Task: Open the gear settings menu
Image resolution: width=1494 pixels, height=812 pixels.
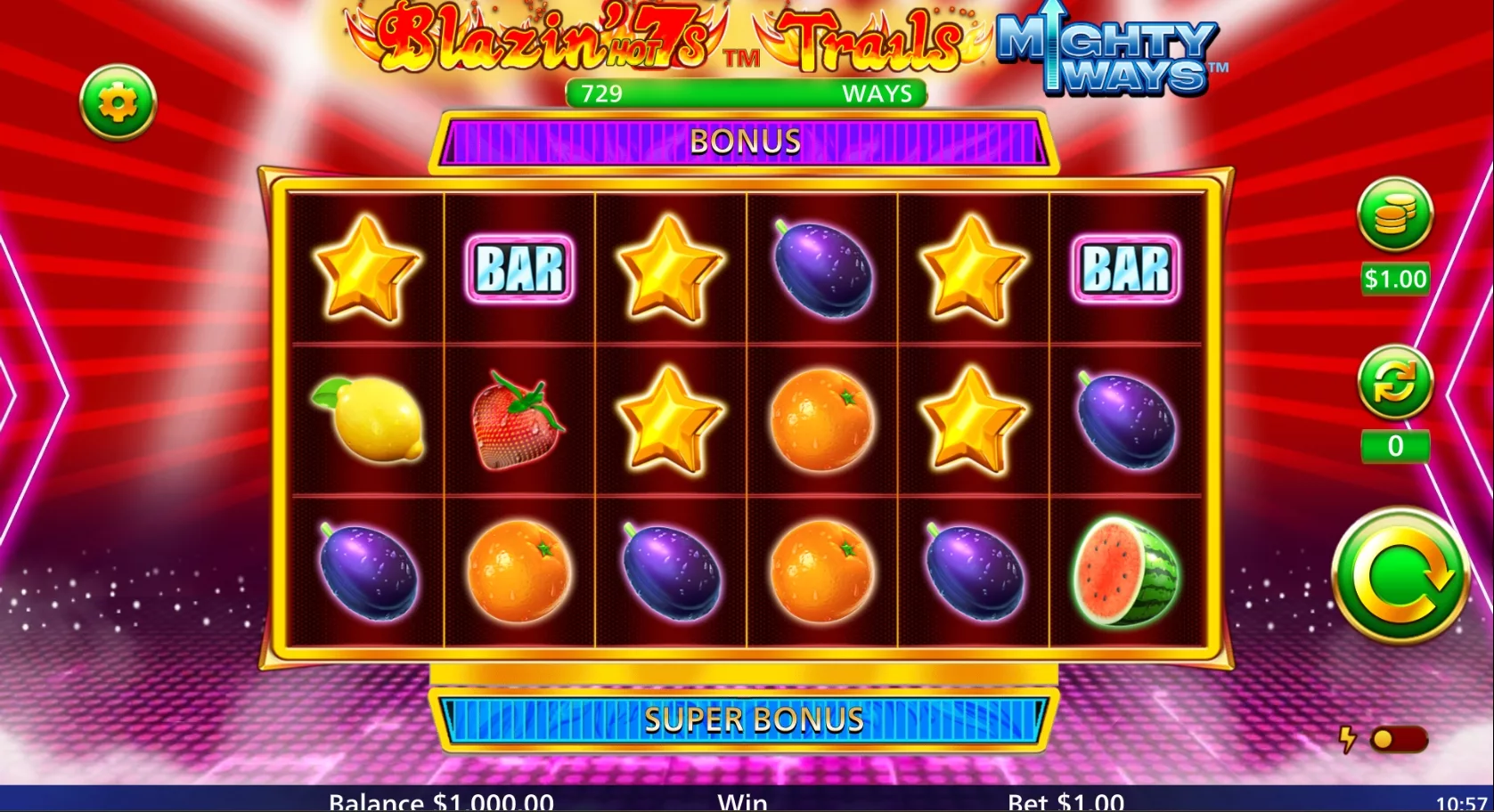Action: [x=118, y=103]
